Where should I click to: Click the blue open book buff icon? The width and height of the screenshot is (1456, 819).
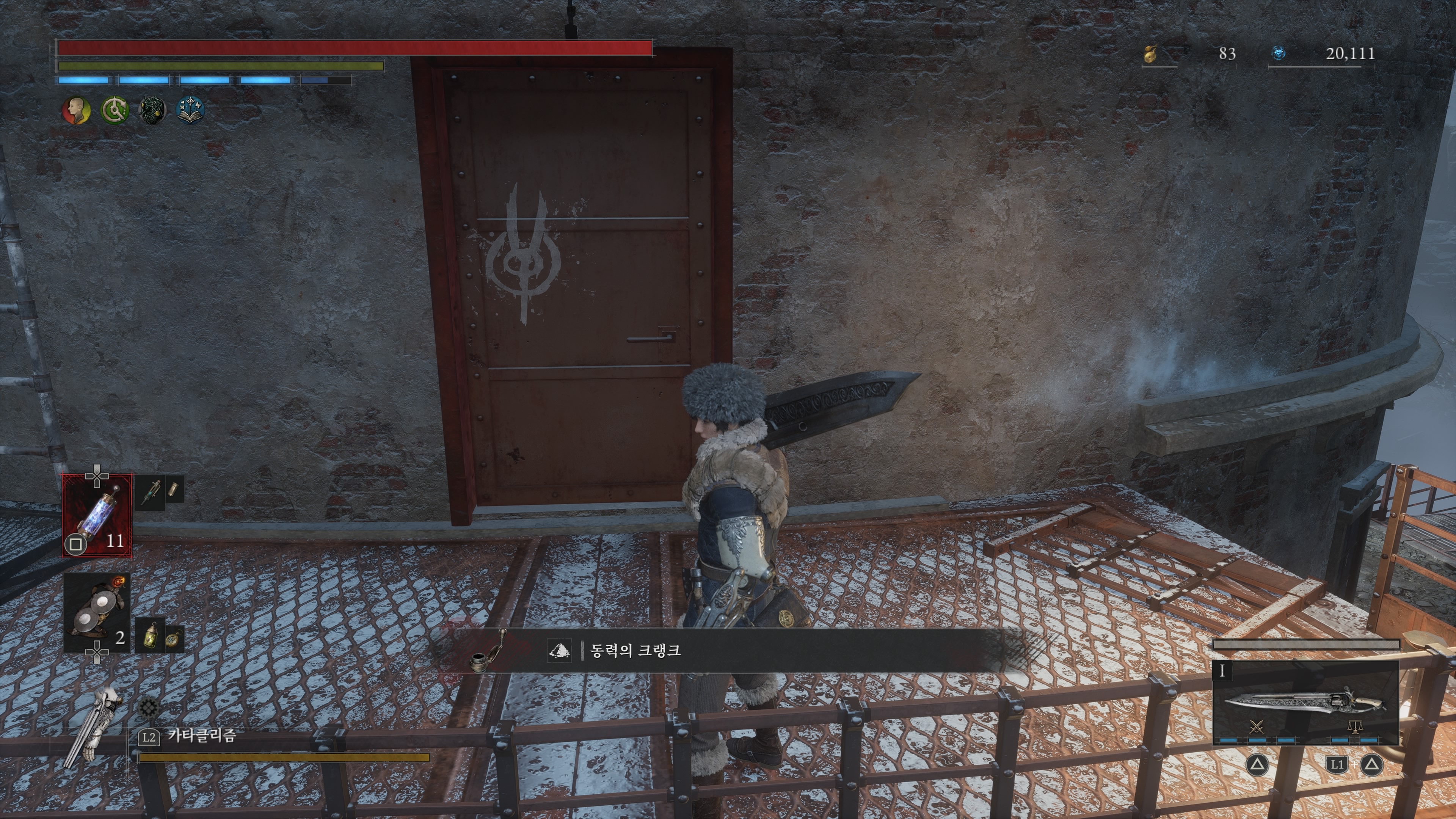click(x=190, y=110)
